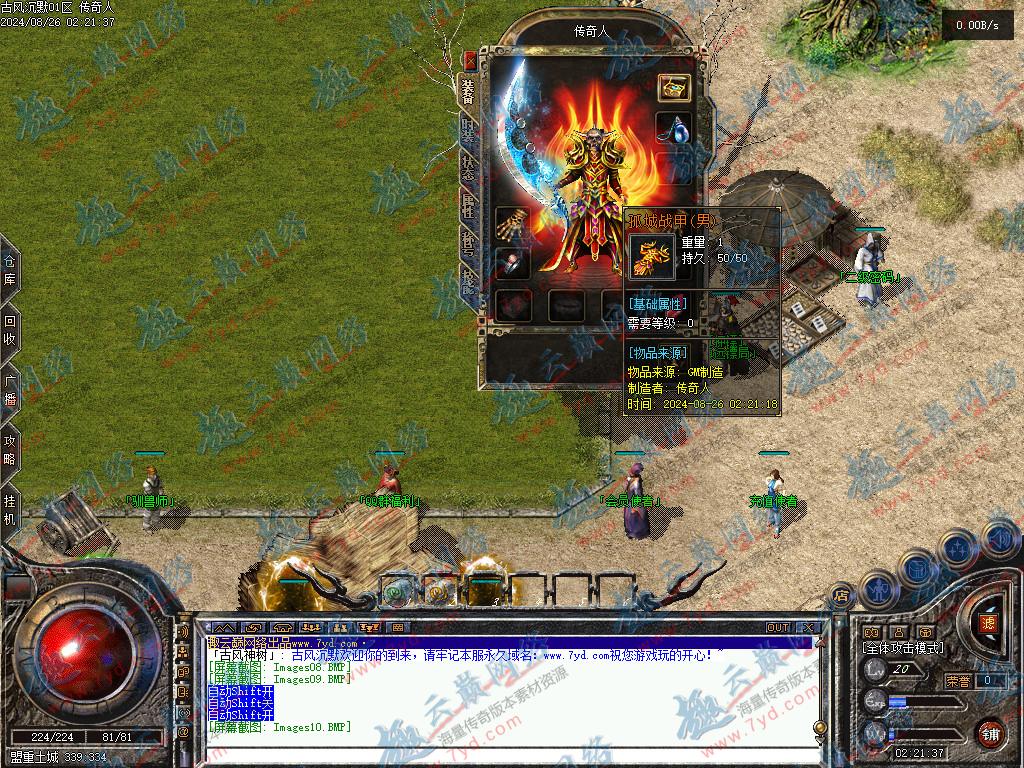
Task: Open the round red 铺 stall button
Action: pos(989,732)
